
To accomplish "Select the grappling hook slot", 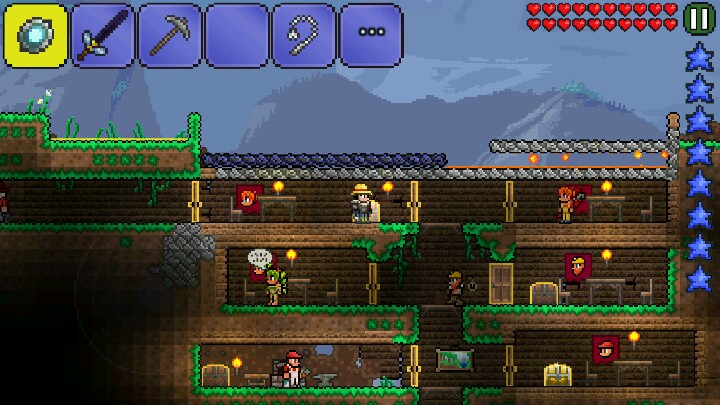I will pos(303,35).
